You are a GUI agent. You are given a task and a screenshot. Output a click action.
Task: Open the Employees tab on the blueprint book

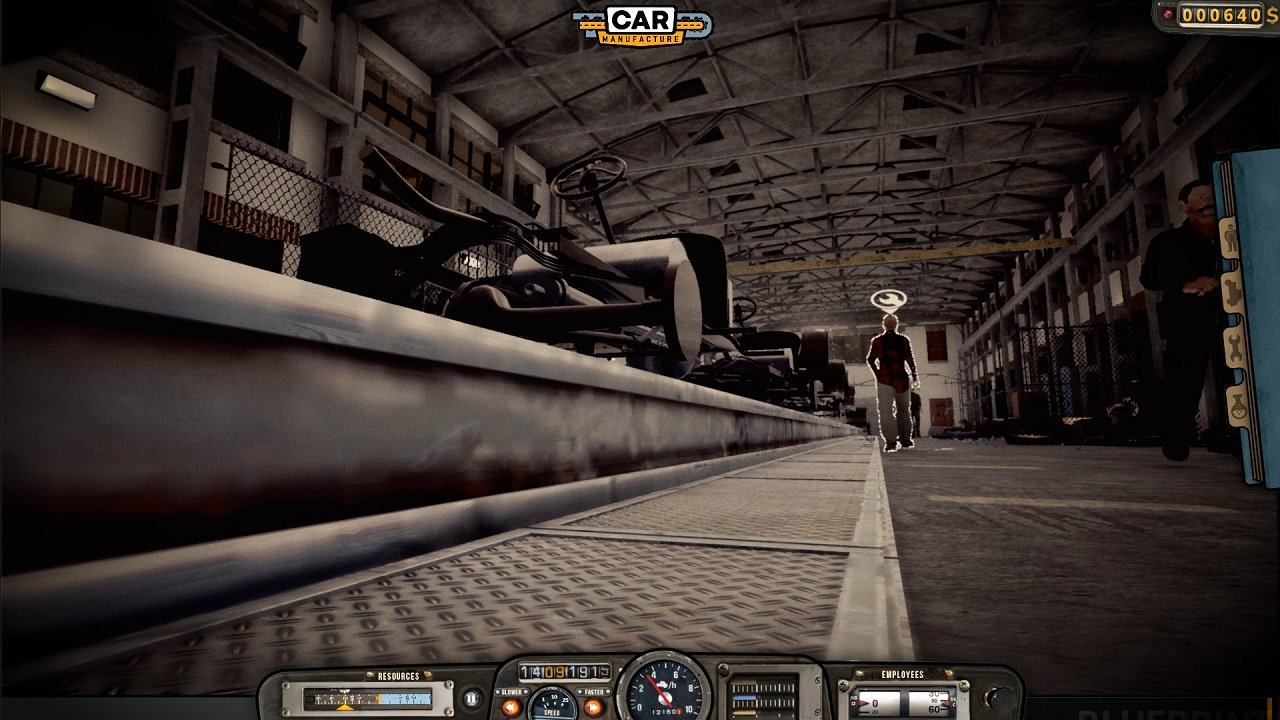(x=1231, y=235)
